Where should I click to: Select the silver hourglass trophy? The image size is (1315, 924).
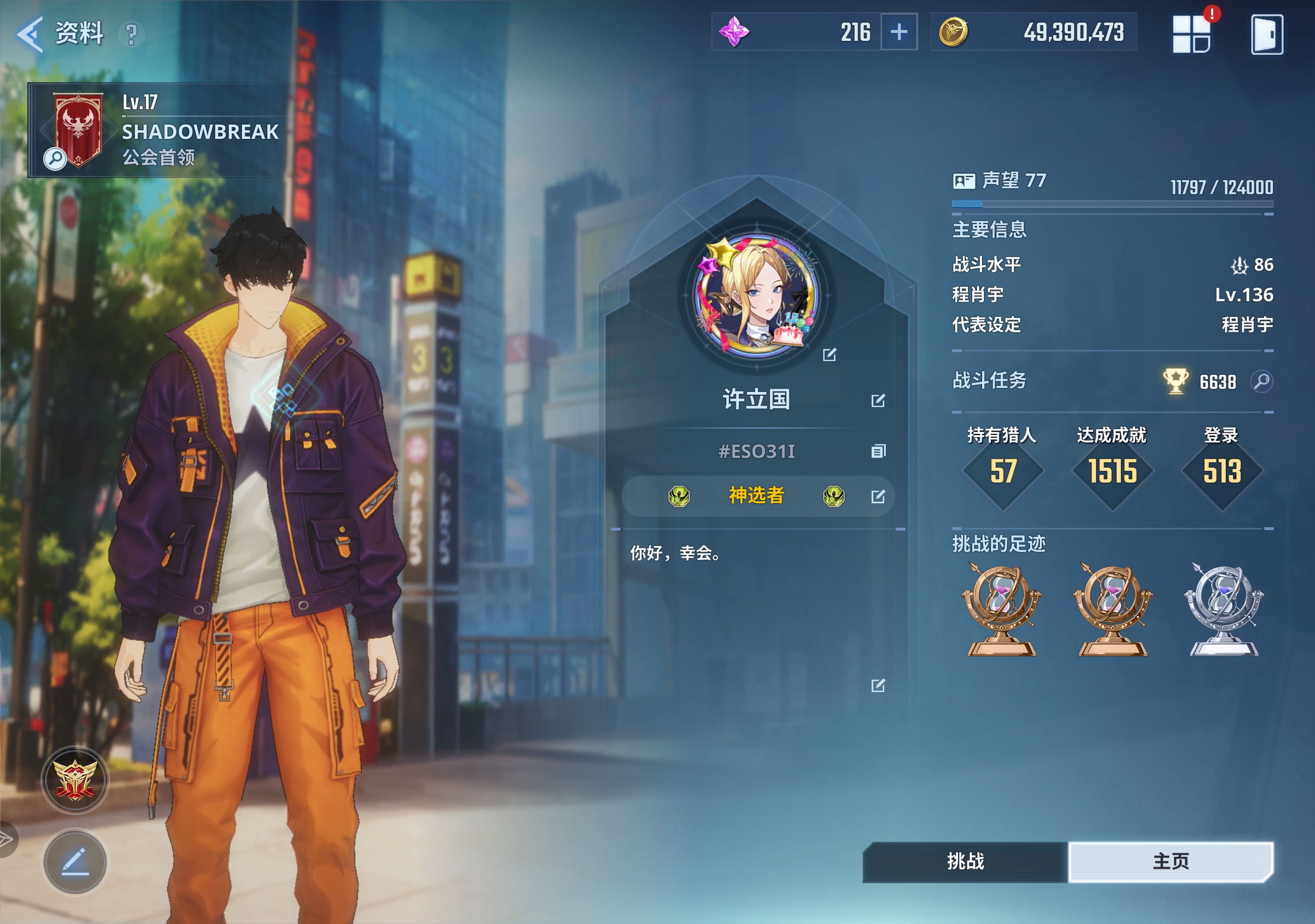pos(1223,609)
